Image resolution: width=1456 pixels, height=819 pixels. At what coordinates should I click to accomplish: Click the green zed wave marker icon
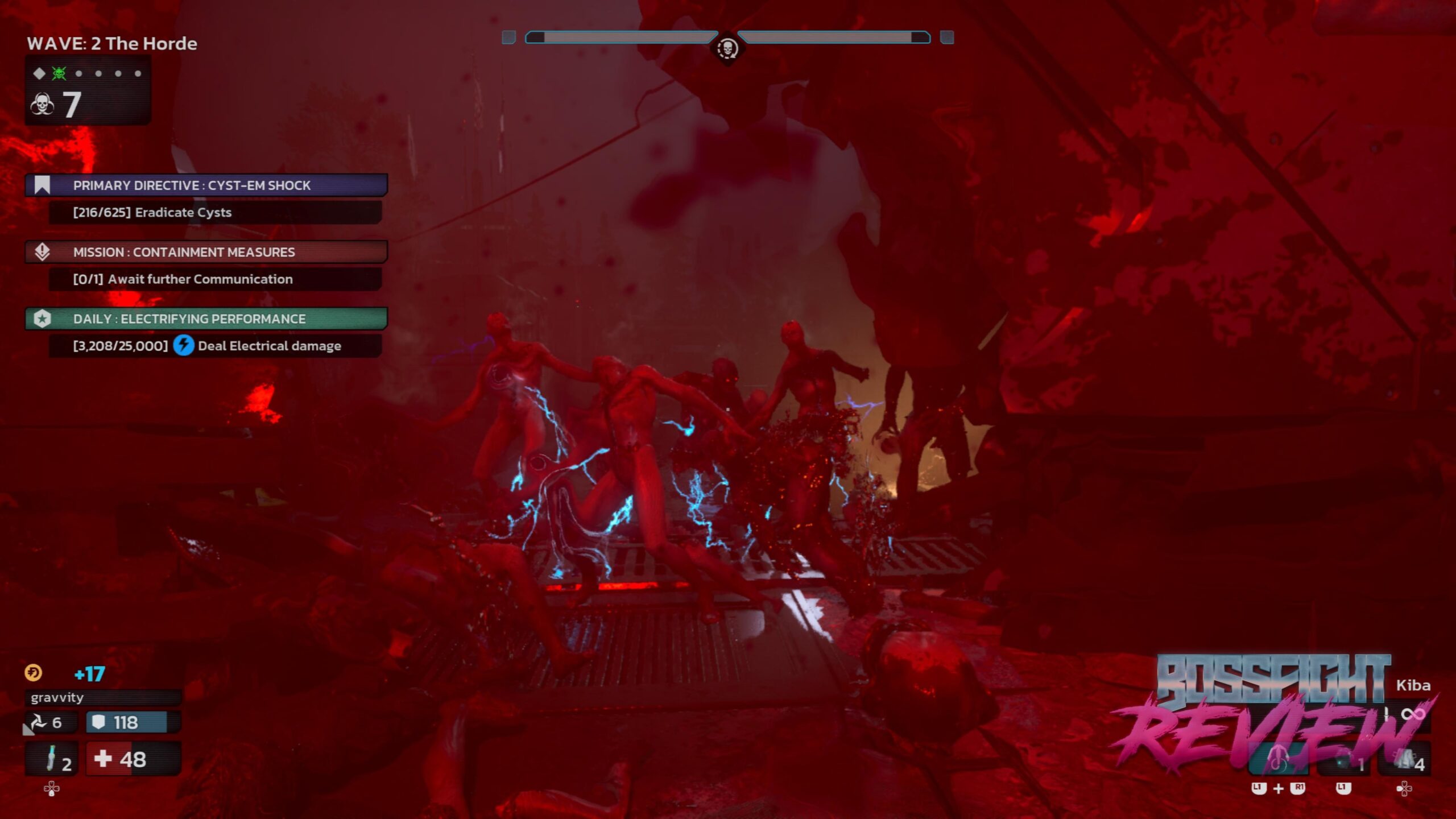click(x=59, y=73)
